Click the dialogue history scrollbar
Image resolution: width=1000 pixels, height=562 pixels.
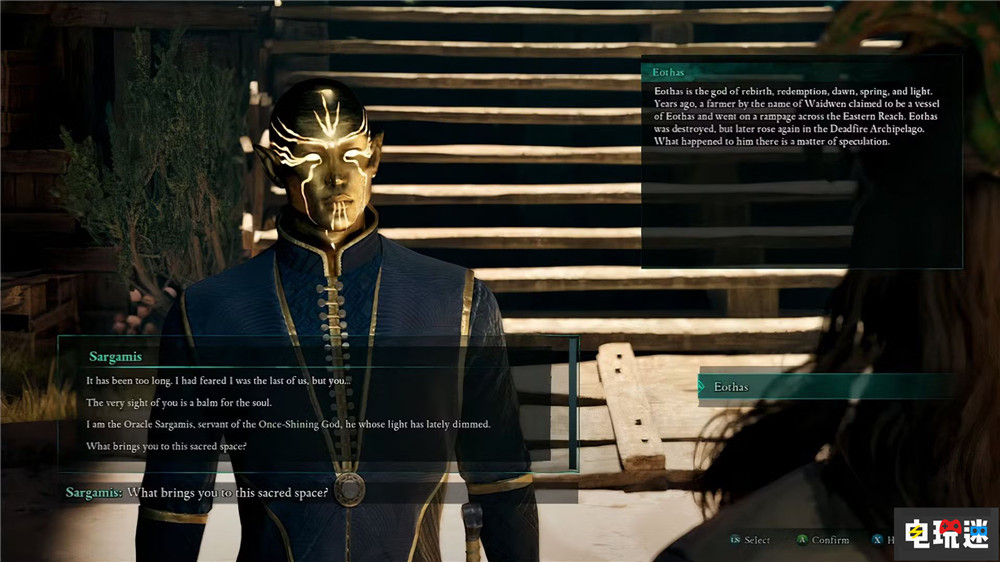click(x=573, y=402)
